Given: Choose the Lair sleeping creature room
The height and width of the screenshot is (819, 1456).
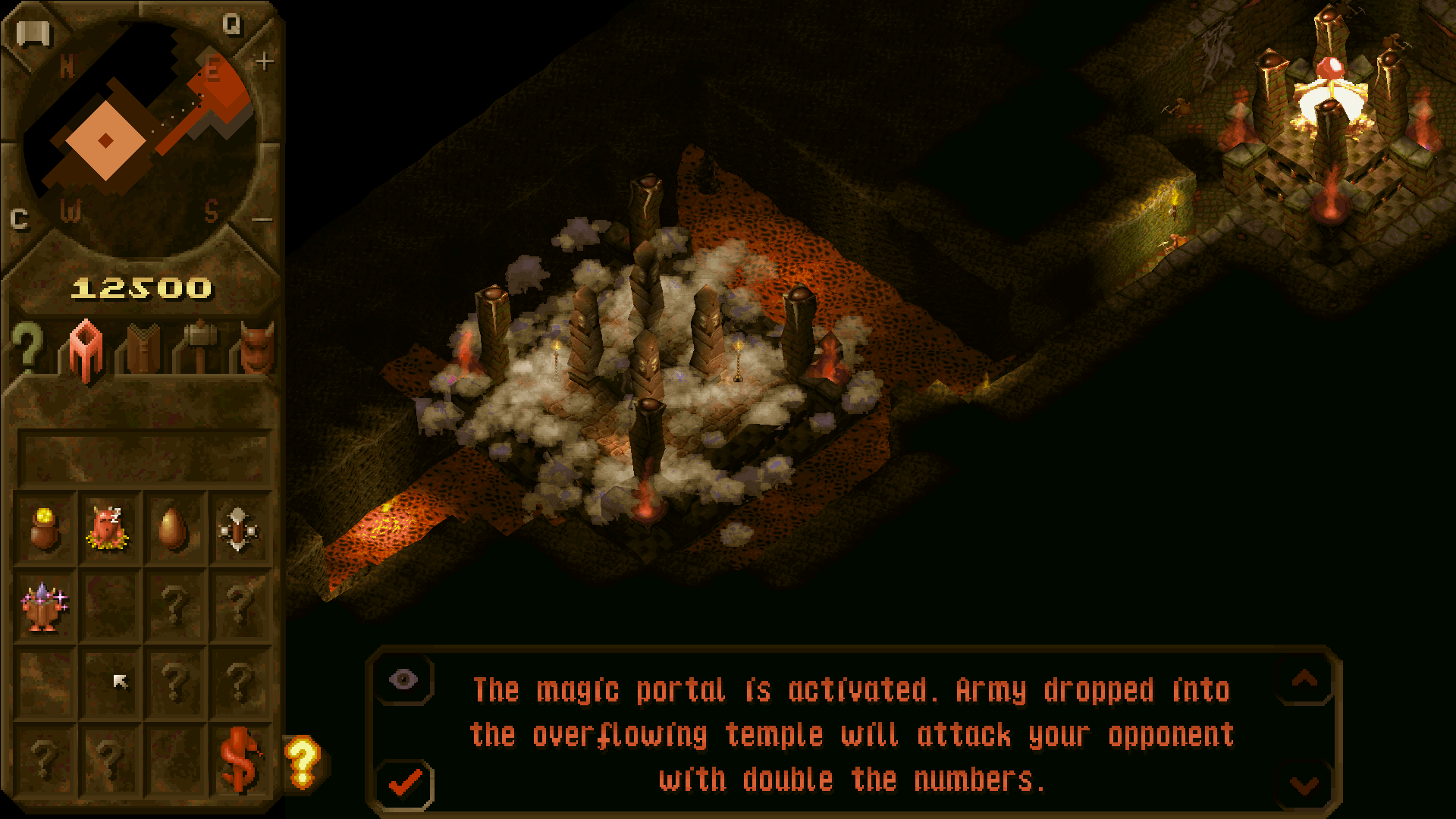Looking at the screenshot, I should [108, 529].
